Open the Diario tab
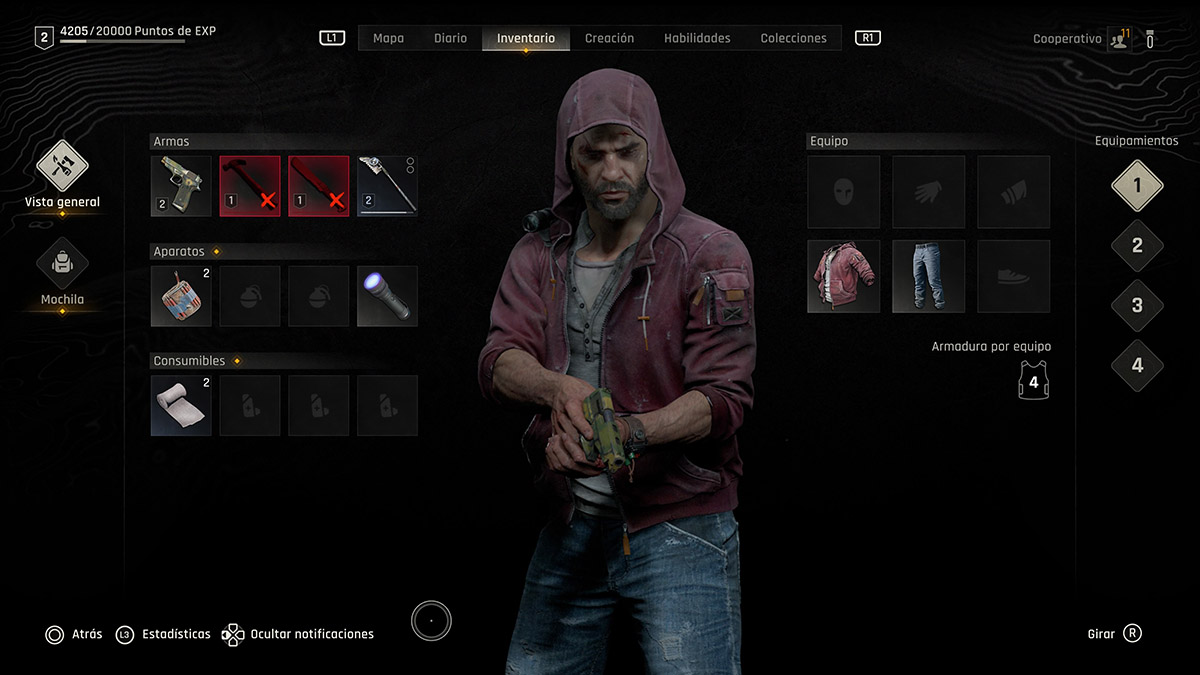This screenshot has height=675, width=1200. pos(450,38)
